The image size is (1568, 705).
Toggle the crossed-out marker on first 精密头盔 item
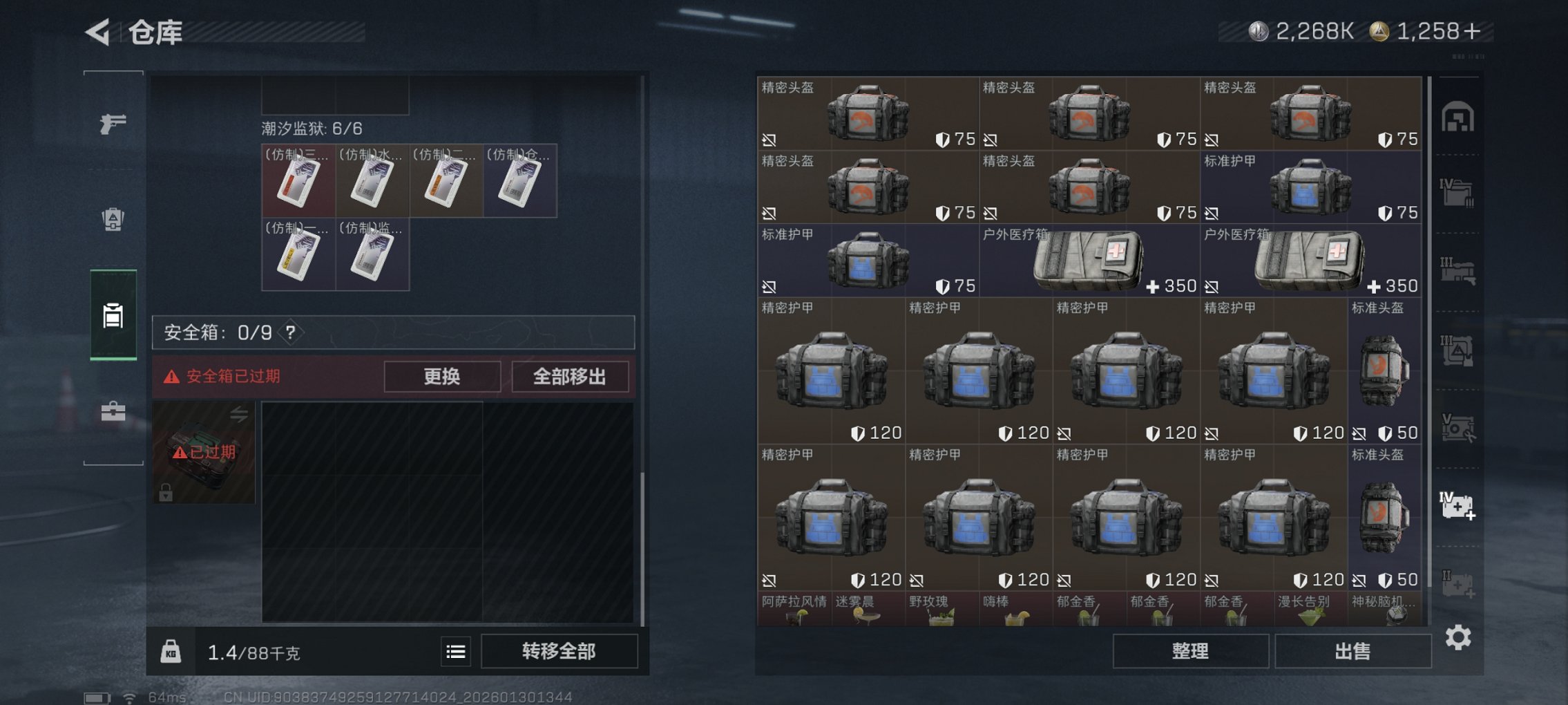770,138
